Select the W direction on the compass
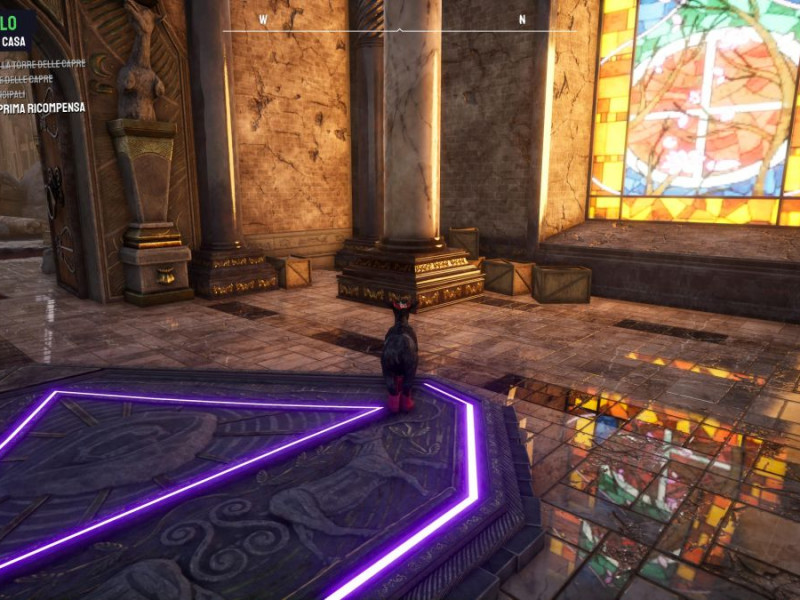This screenshot has width=800, height=600. 263,19
